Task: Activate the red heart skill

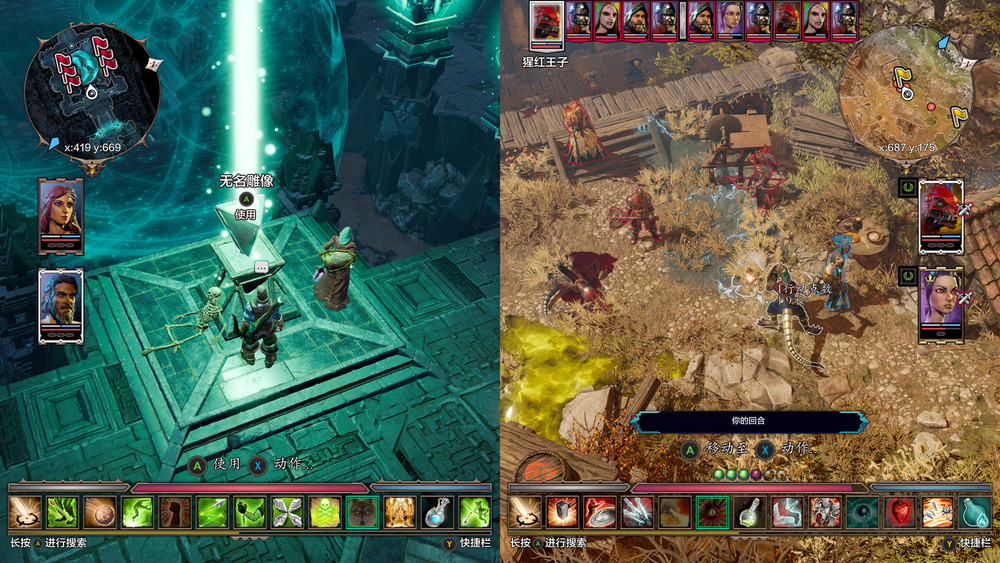Action: 899,512
